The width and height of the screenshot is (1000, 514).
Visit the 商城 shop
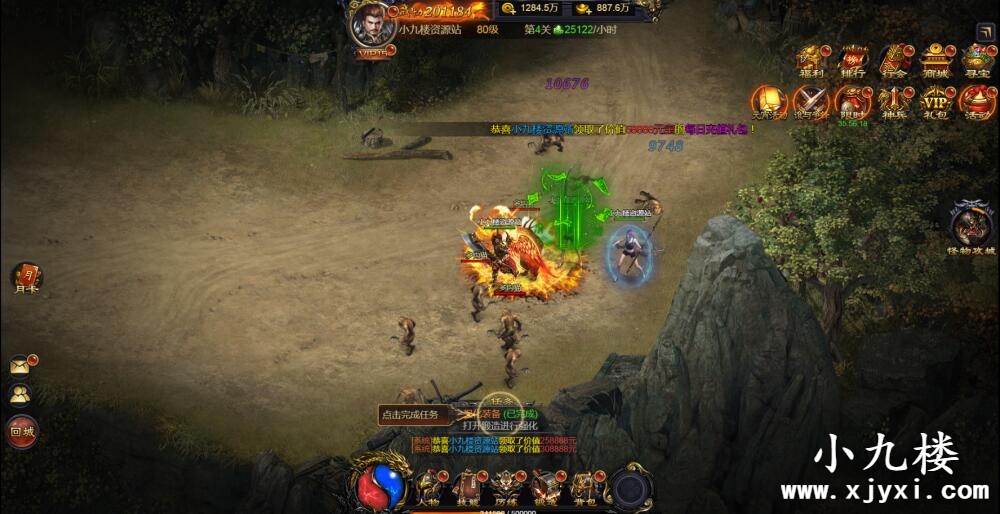[936, 60]
